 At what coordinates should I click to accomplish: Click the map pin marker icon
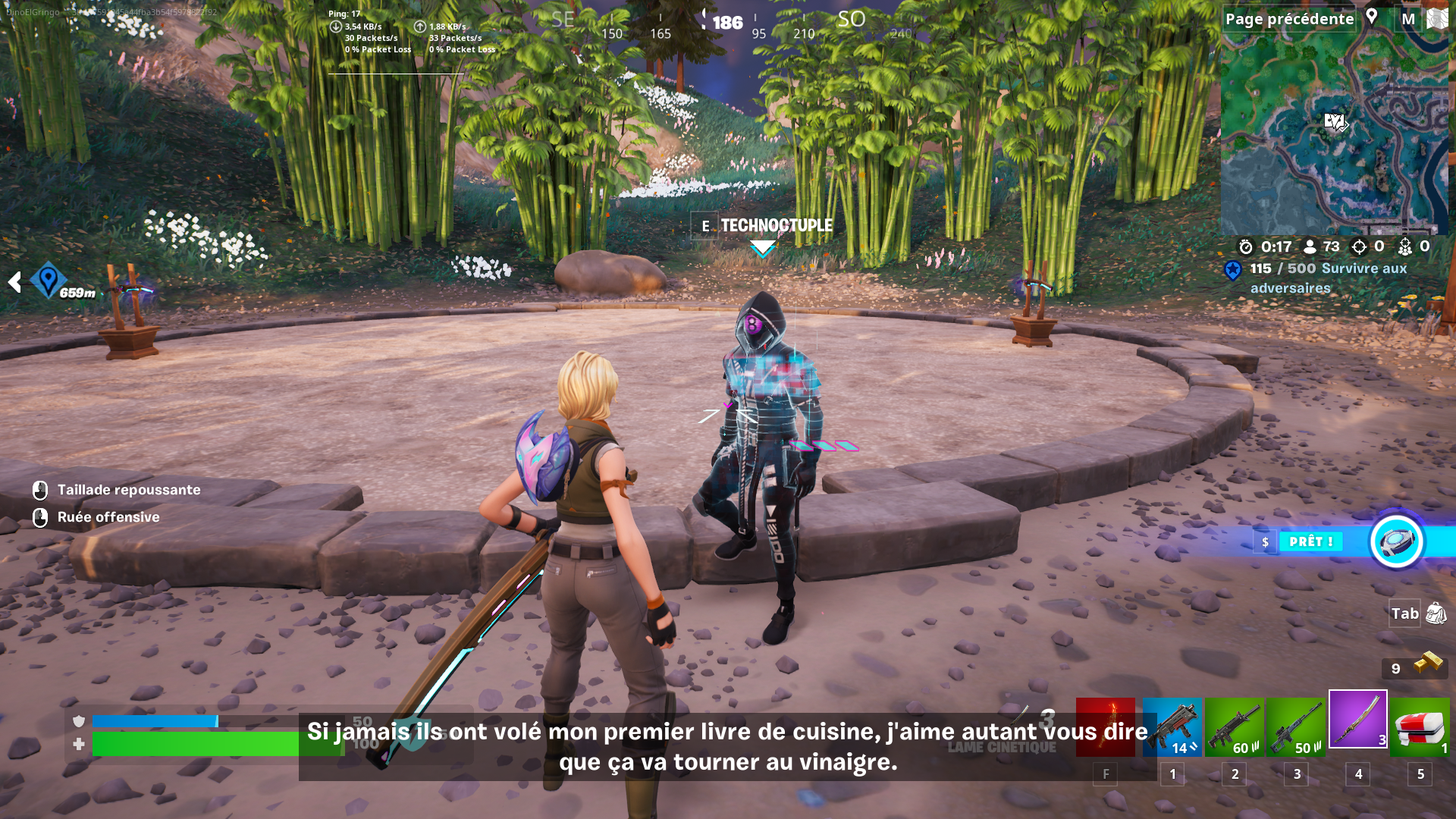[x=1372, y=17]
